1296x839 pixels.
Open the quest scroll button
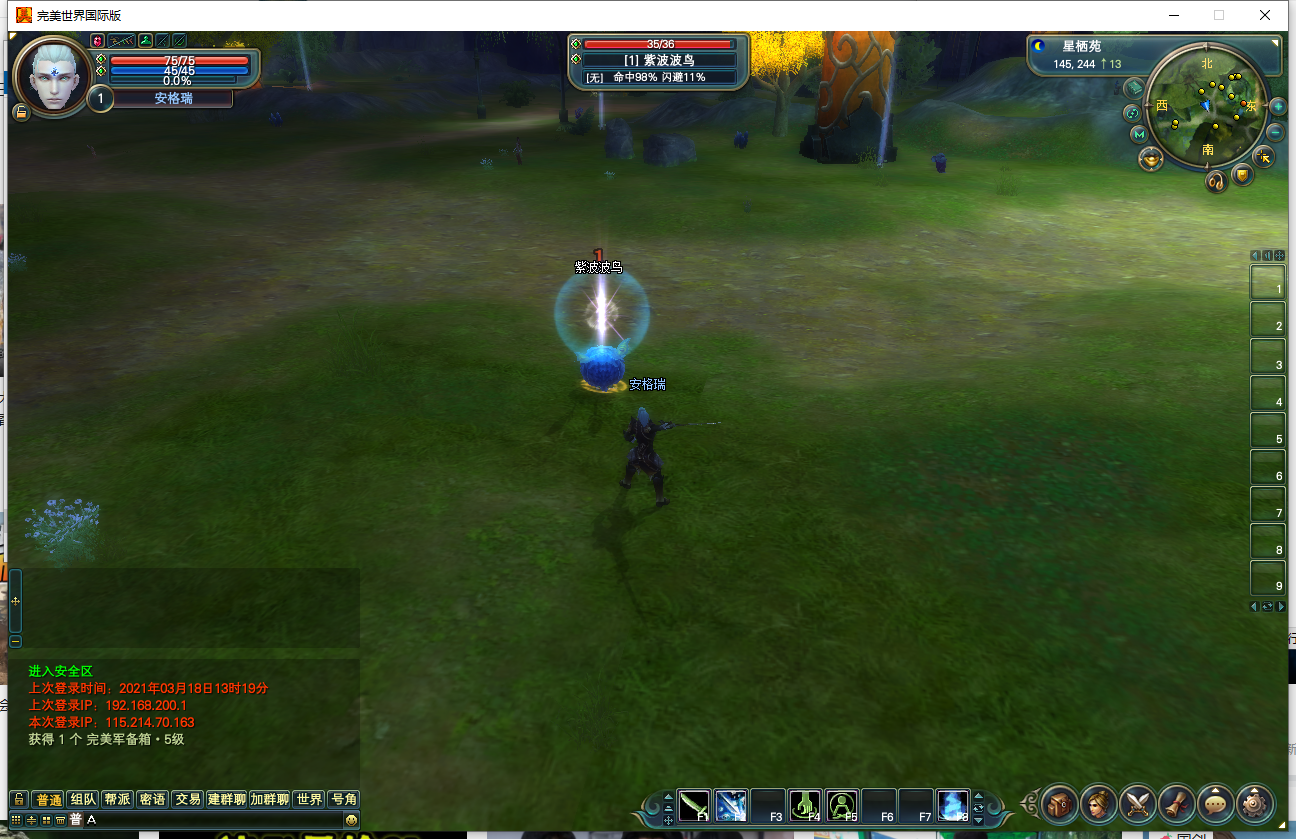(1177, 802)
